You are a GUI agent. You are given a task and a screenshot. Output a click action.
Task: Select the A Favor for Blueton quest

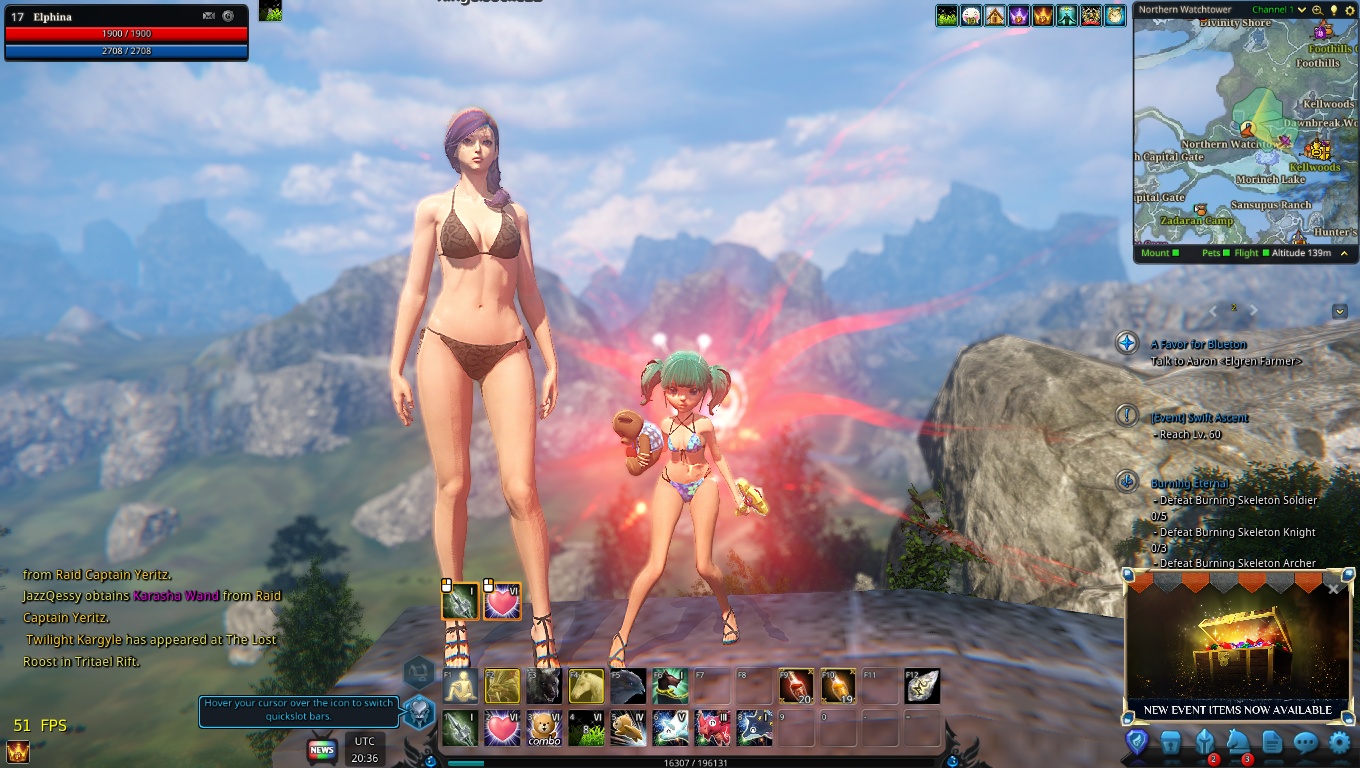(1200, 344)
